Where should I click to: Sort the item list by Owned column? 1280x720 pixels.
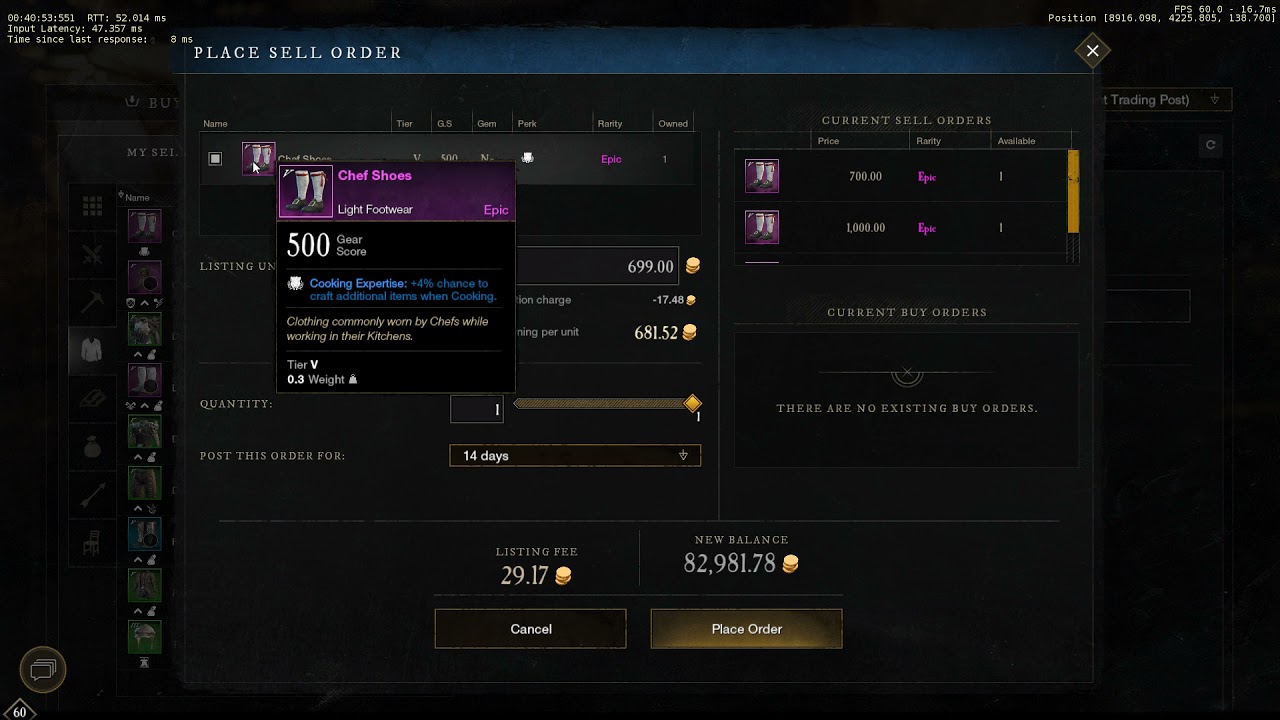pos(673,124)
